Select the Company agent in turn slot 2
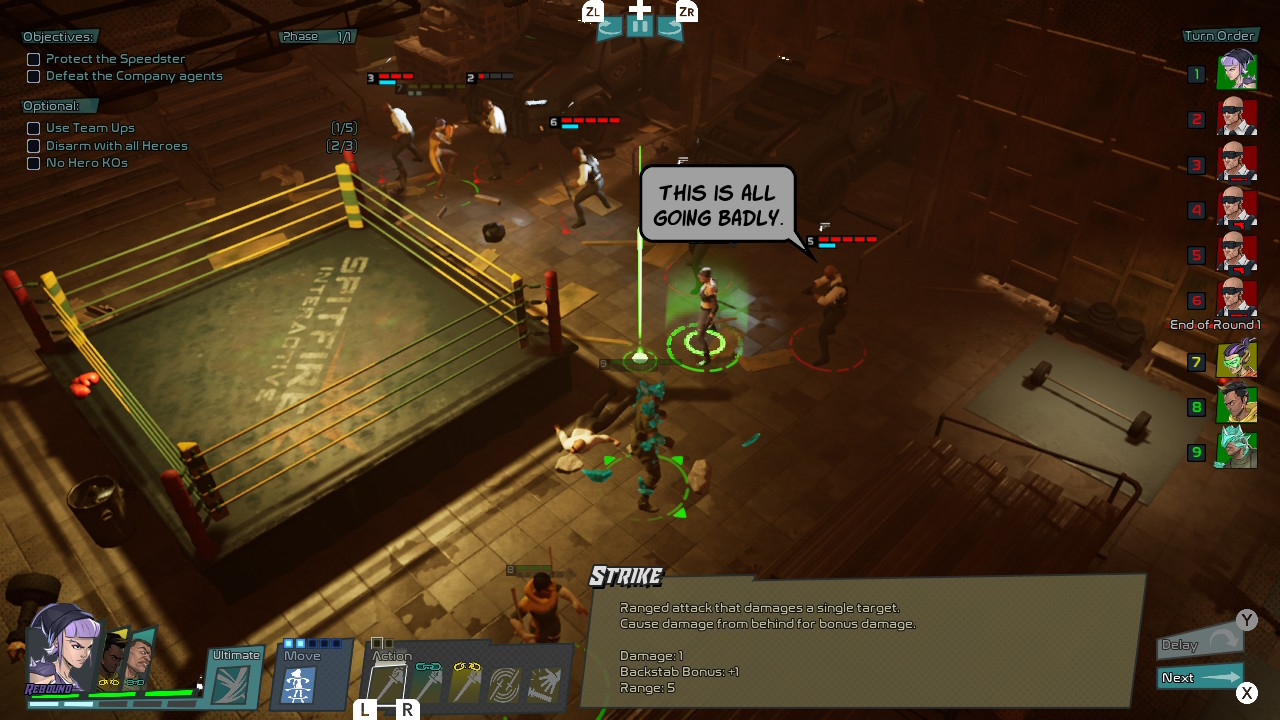Screen dimensions: 1280x720 point(1237,119)
